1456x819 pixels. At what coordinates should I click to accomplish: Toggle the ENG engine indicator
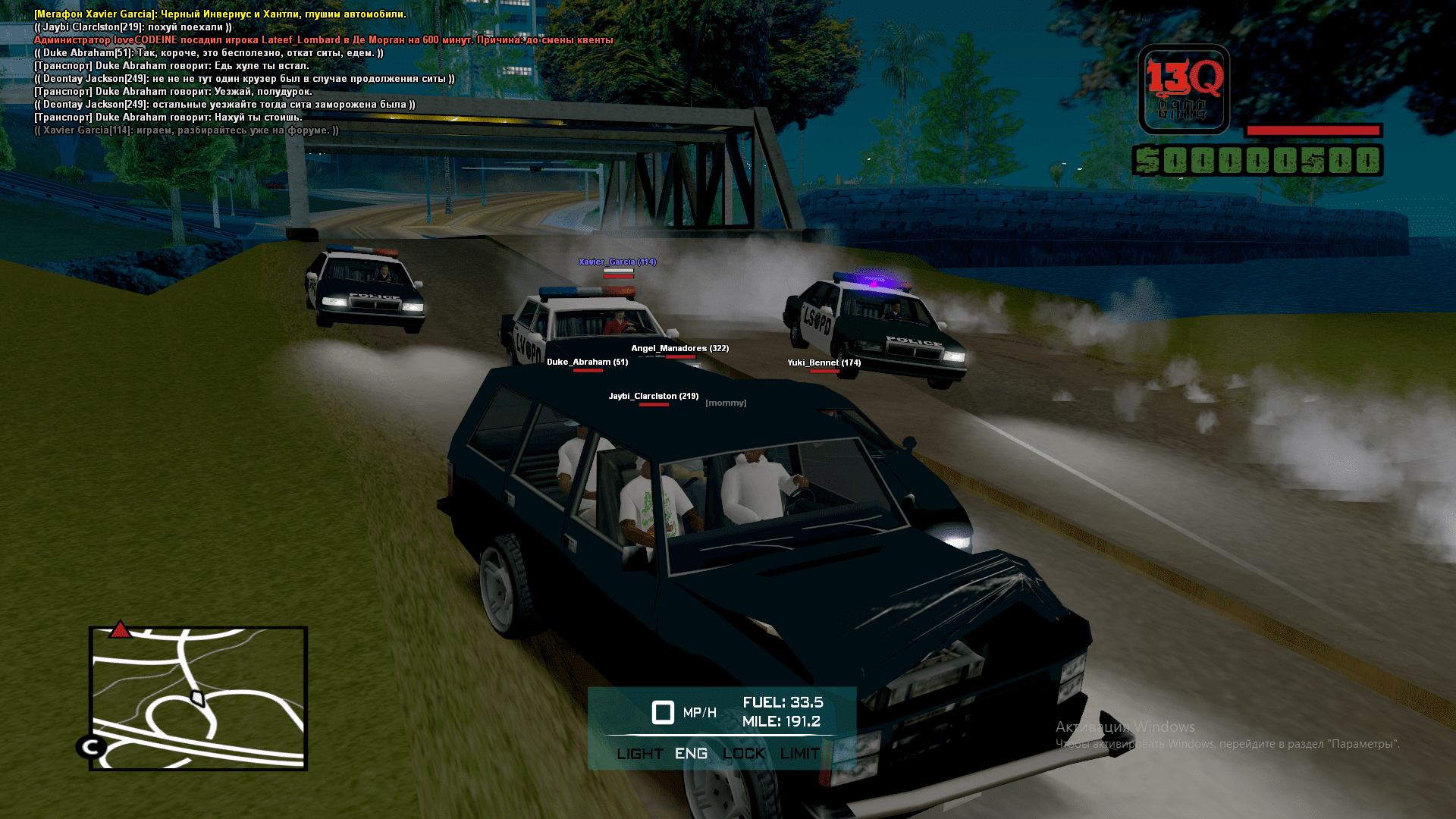[691, 754]
